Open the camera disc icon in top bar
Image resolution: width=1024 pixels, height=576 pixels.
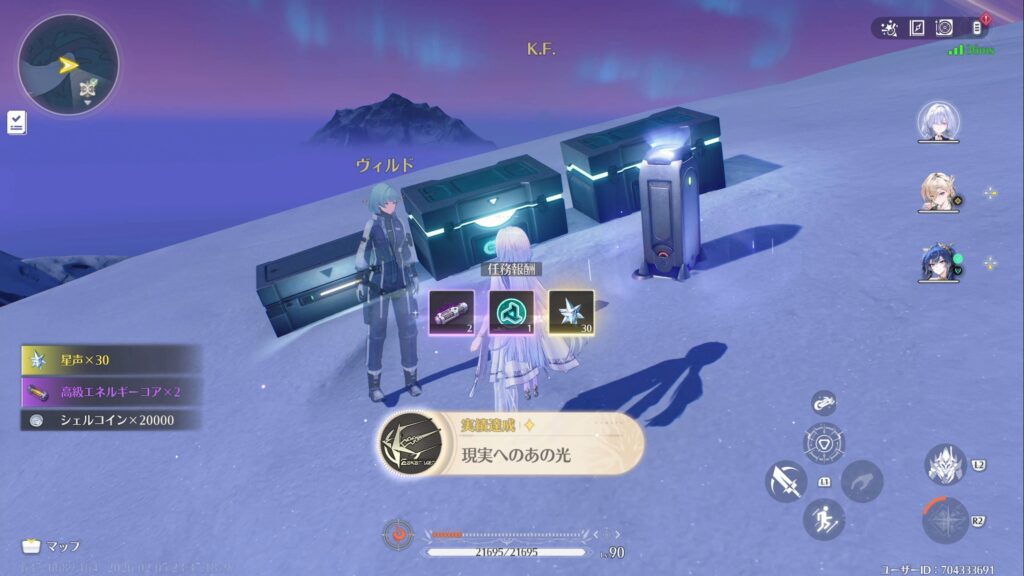click(944, 28)
